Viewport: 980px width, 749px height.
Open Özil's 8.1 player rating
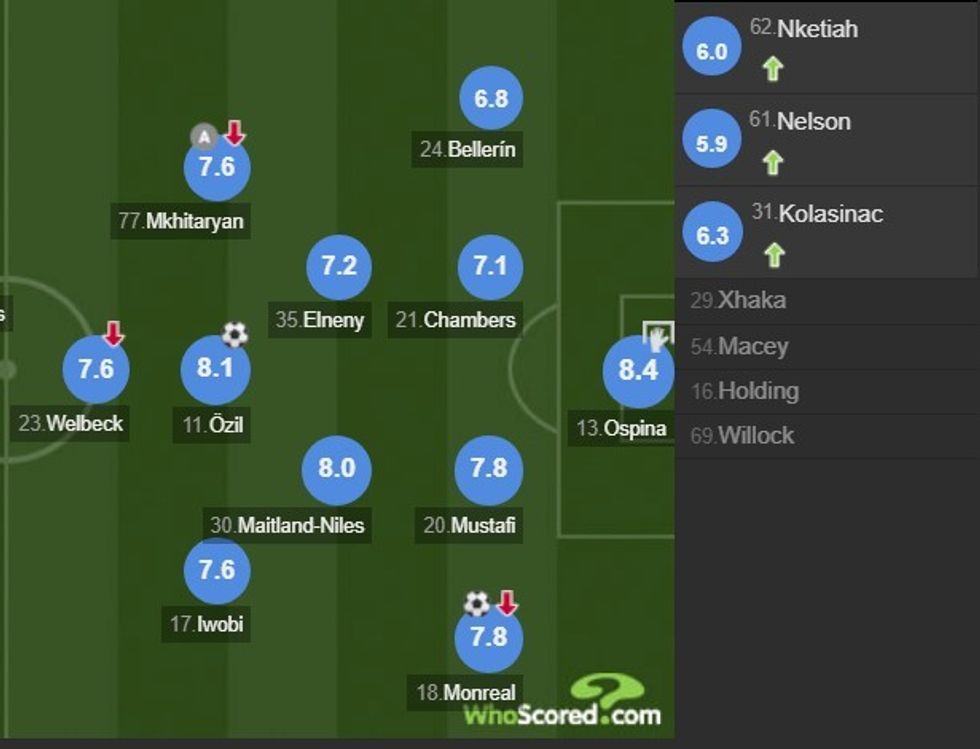click(215, 369)
